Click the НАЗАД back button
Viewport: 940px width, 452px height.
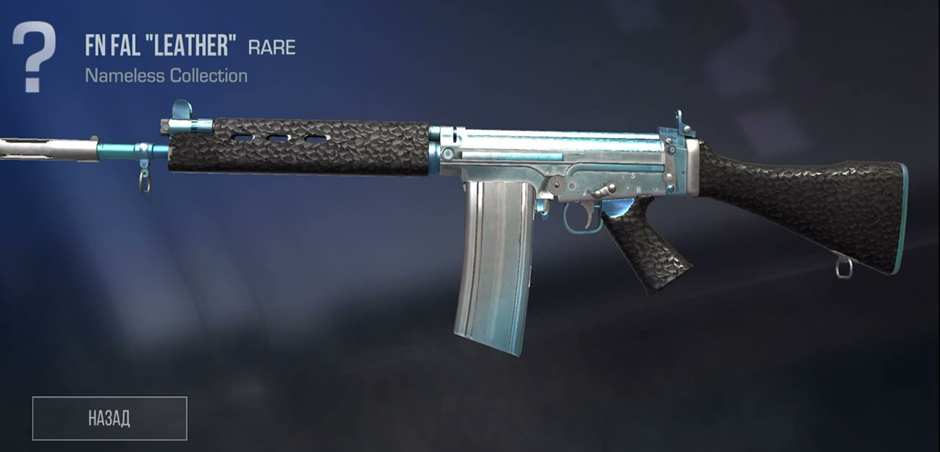pos(110,418)
